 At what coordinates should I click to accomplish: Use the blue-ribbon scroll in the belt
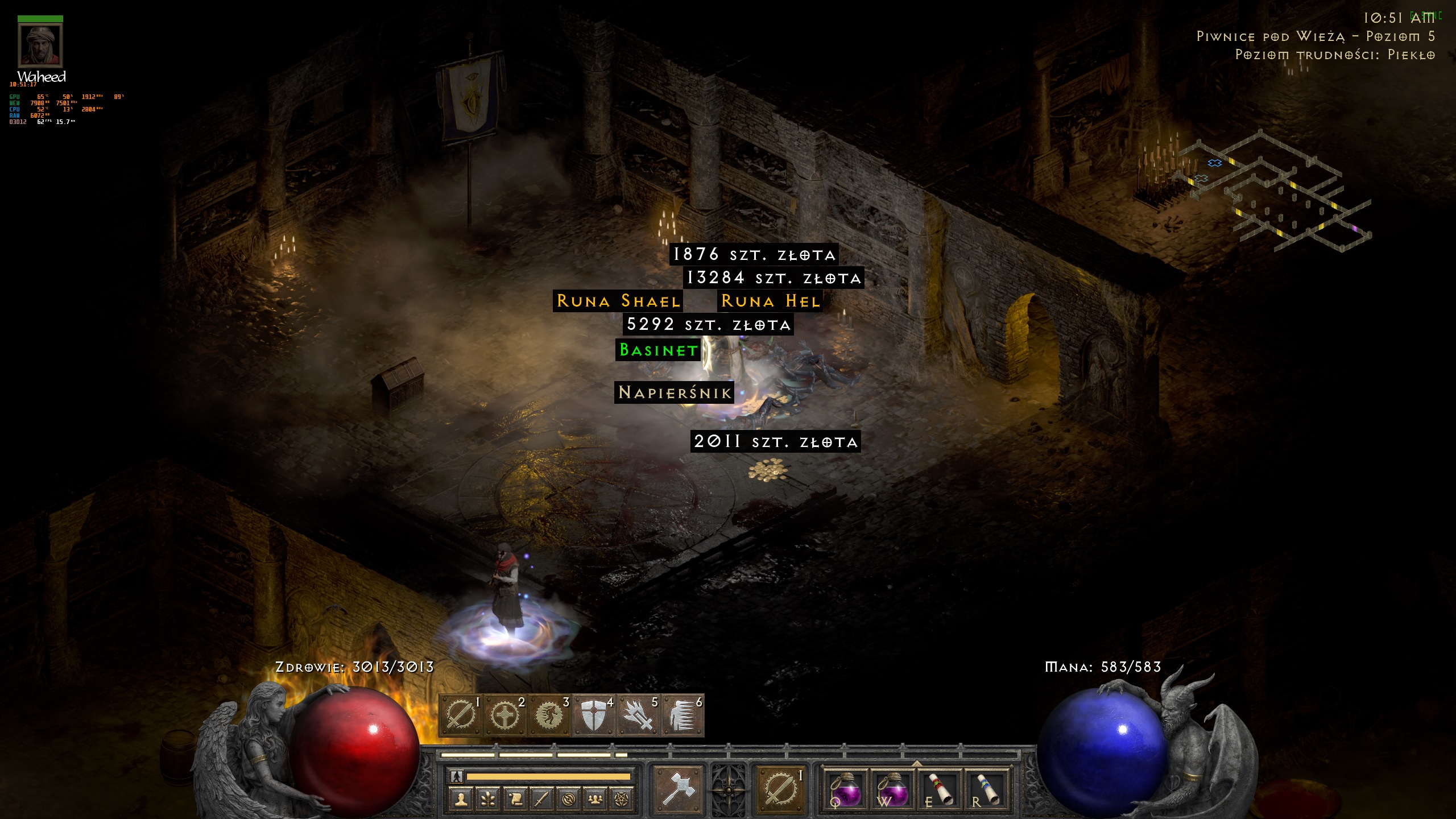pyautogui.click(x=986, y=788)
